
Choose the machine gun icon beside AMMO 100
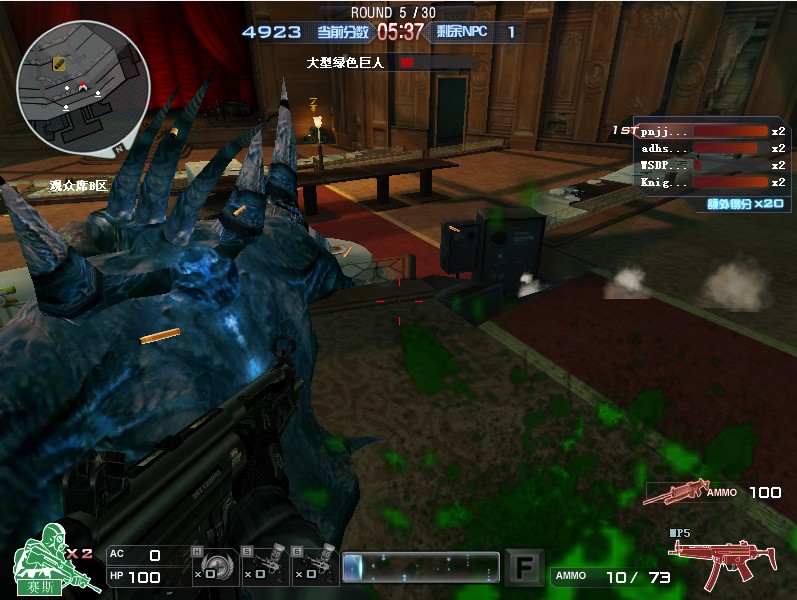point(675,492)
